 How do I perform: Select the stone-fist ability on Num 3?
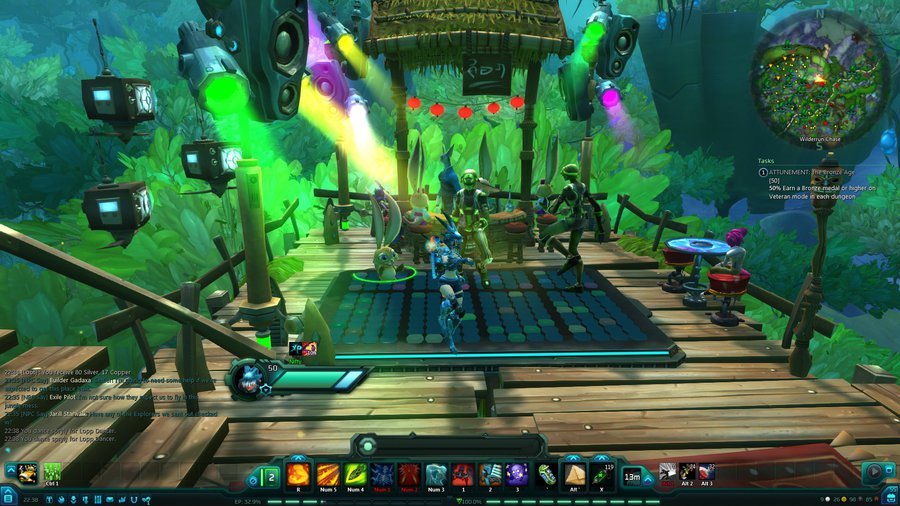(436, 474)
